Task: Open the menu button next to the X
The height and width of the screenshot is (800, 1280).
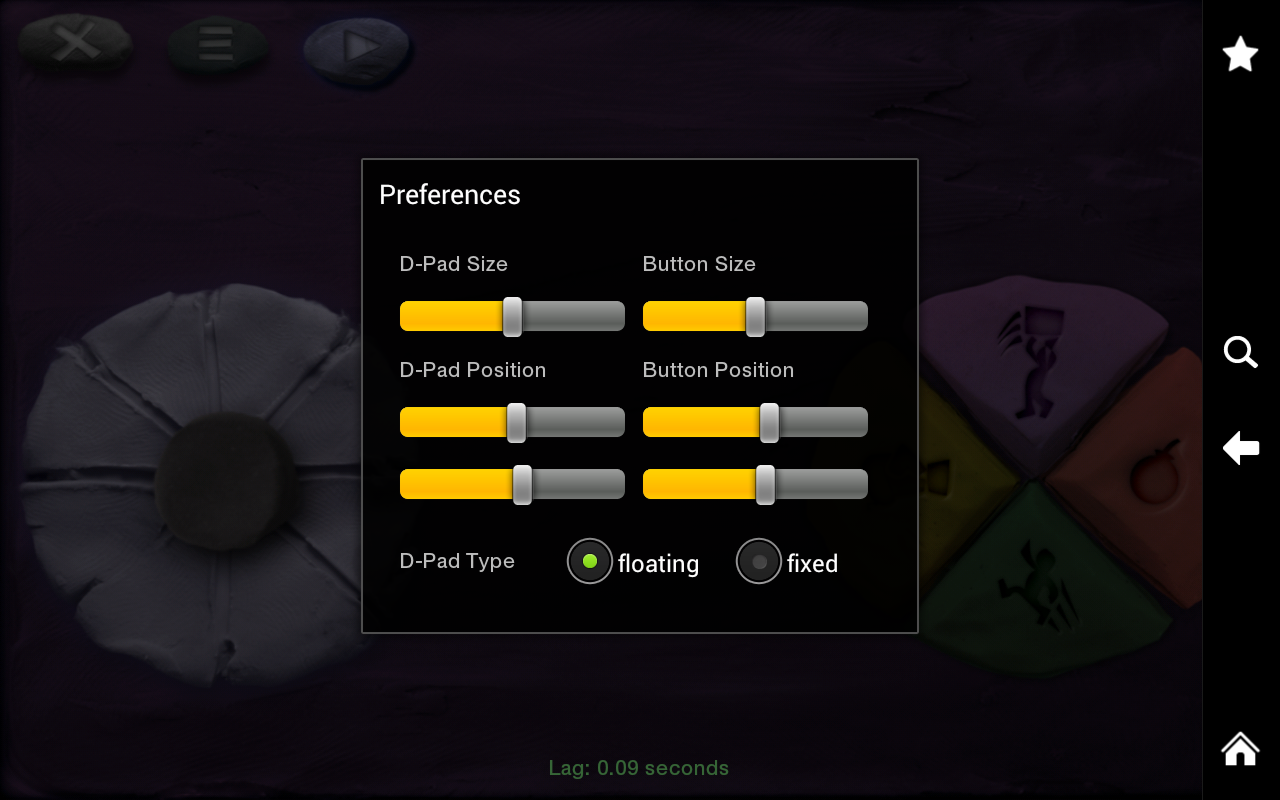Action: point(216,44)
